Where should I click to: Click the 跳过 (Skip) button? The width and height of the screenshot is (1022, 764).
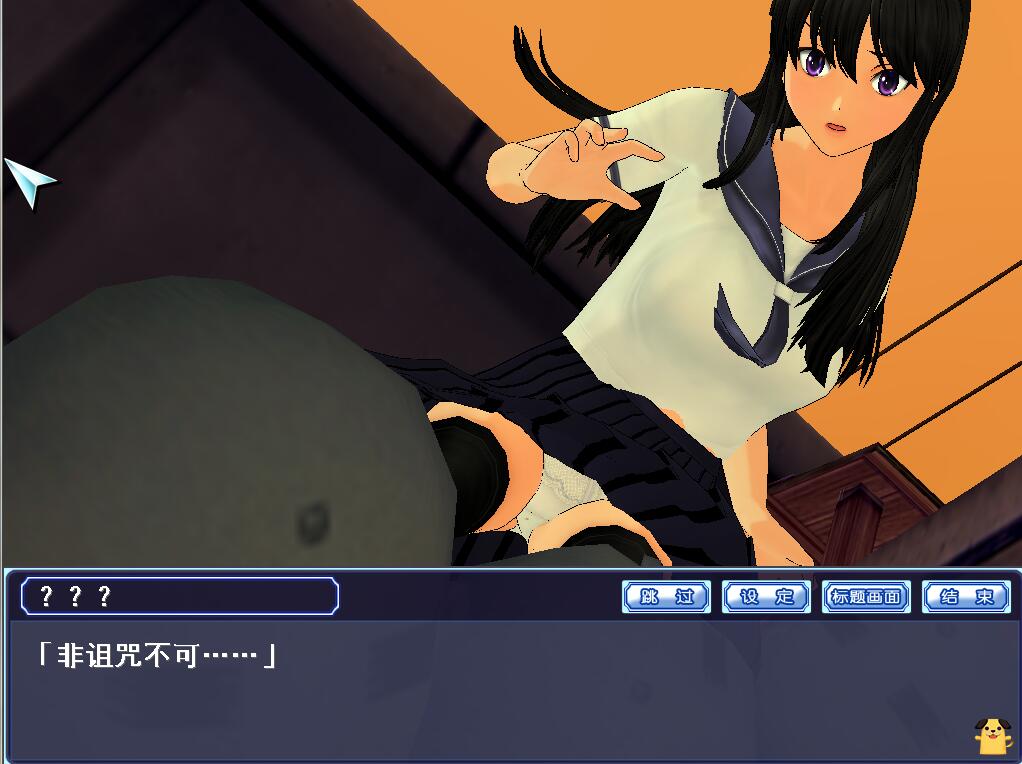point(666,597)
